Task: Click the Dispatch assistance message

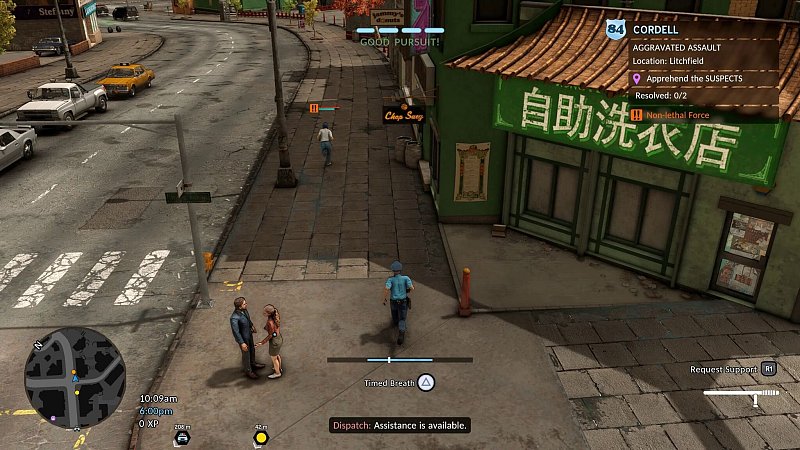Action: click(x=400, y=425)
